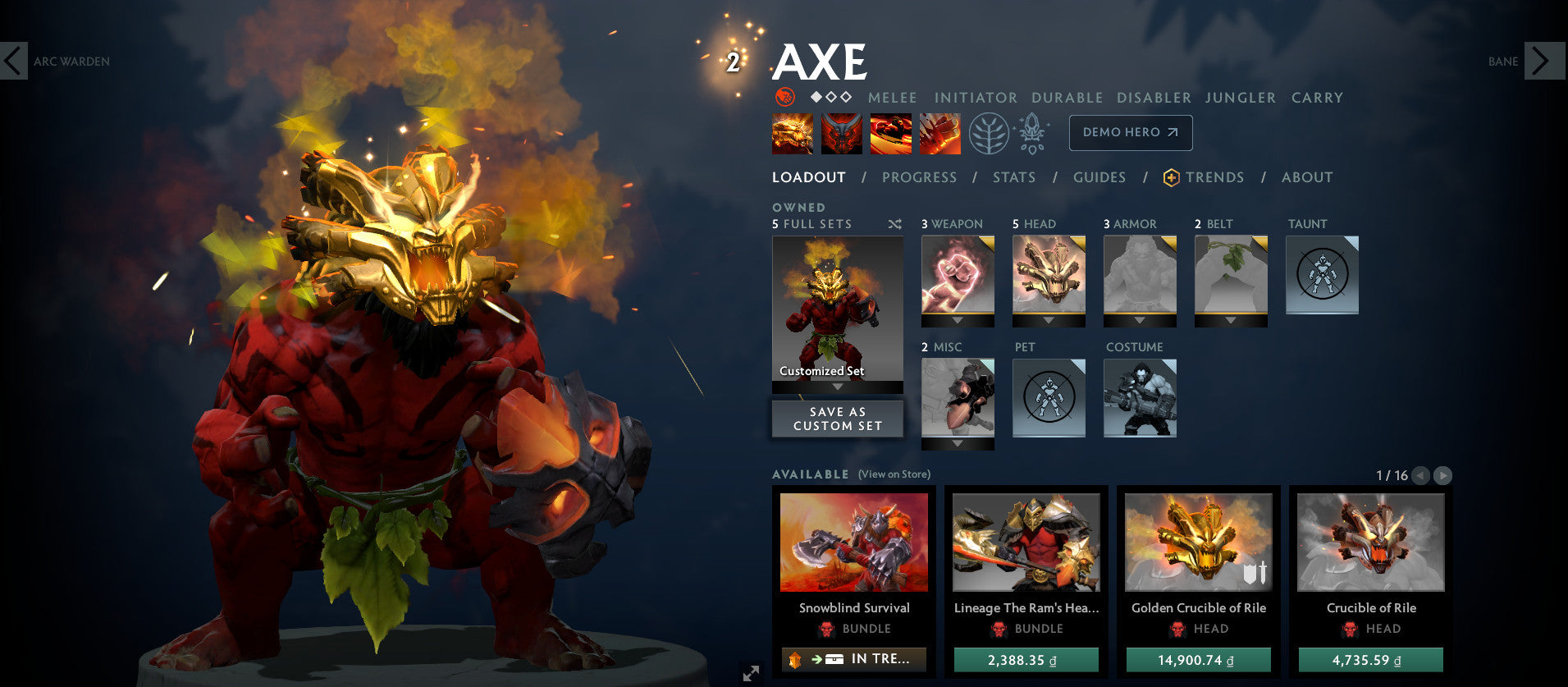Expand the chevron below Customized Set
The height and width of the screenshot is (687, 1568).
[x=837, y=386]
